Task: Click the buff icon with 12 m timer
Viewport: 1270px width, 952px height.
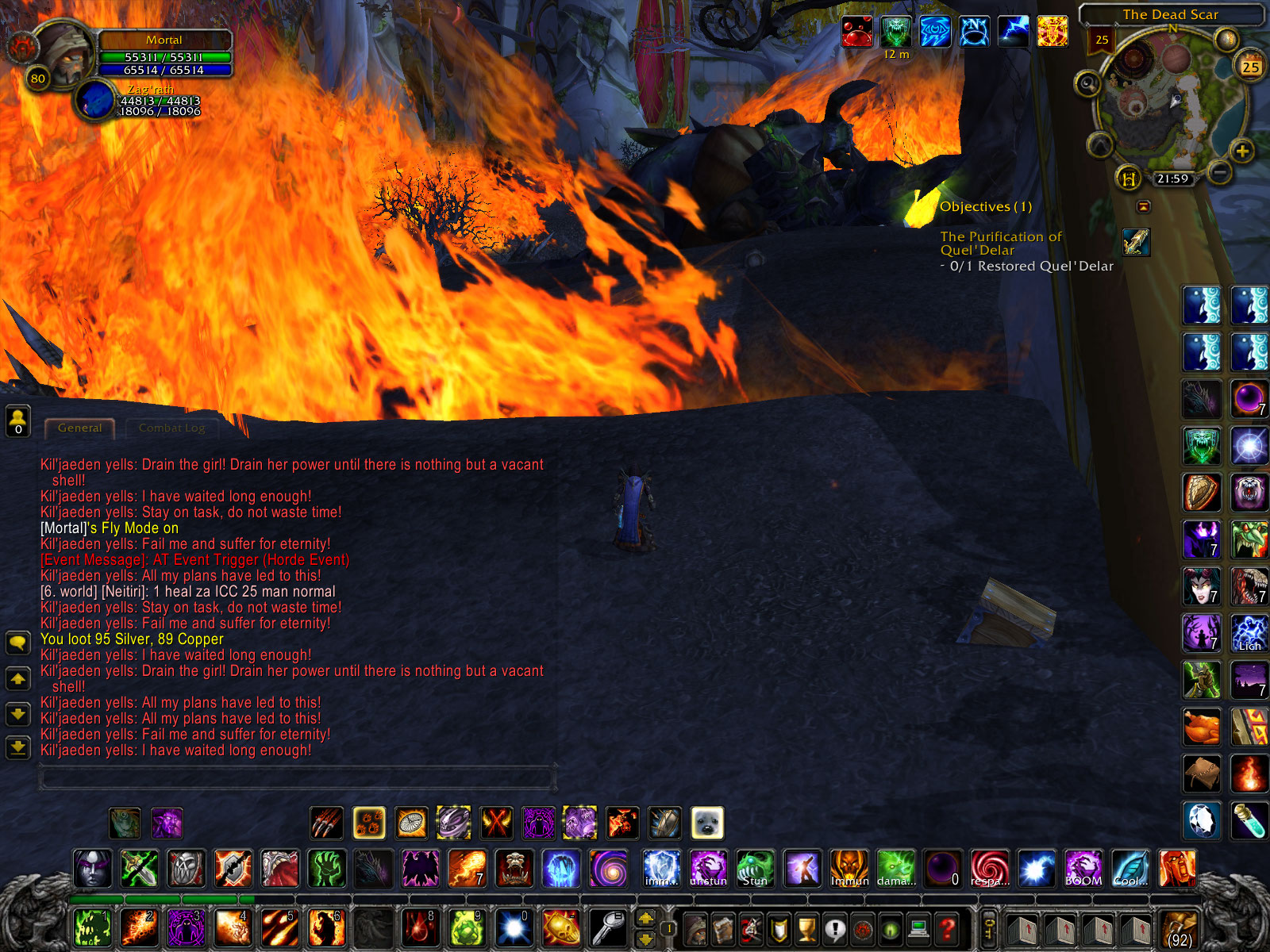Action: pyautogui.click(x=896, y=29)
